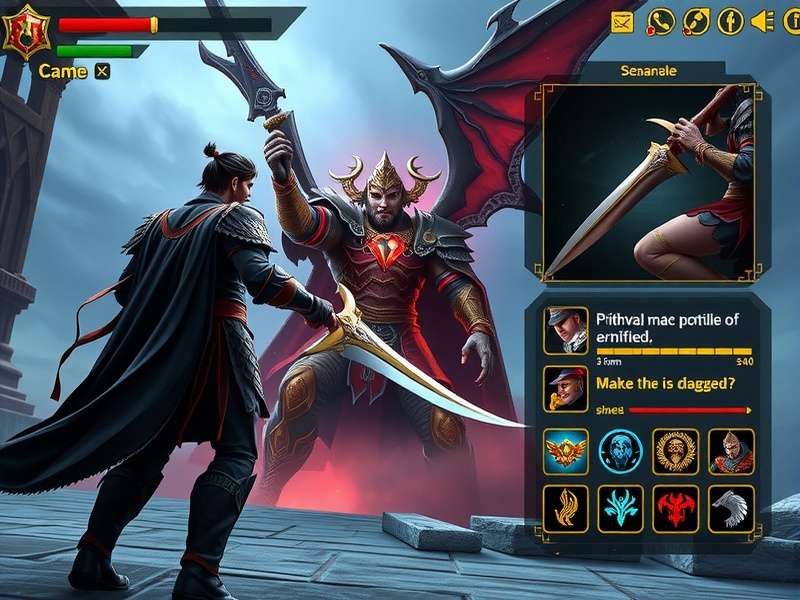Select the "Make the is dagged?" prompt
Image resolution: width=800 pixels, height=600 pixels.
pyautogui.click(x=667, y=382)
